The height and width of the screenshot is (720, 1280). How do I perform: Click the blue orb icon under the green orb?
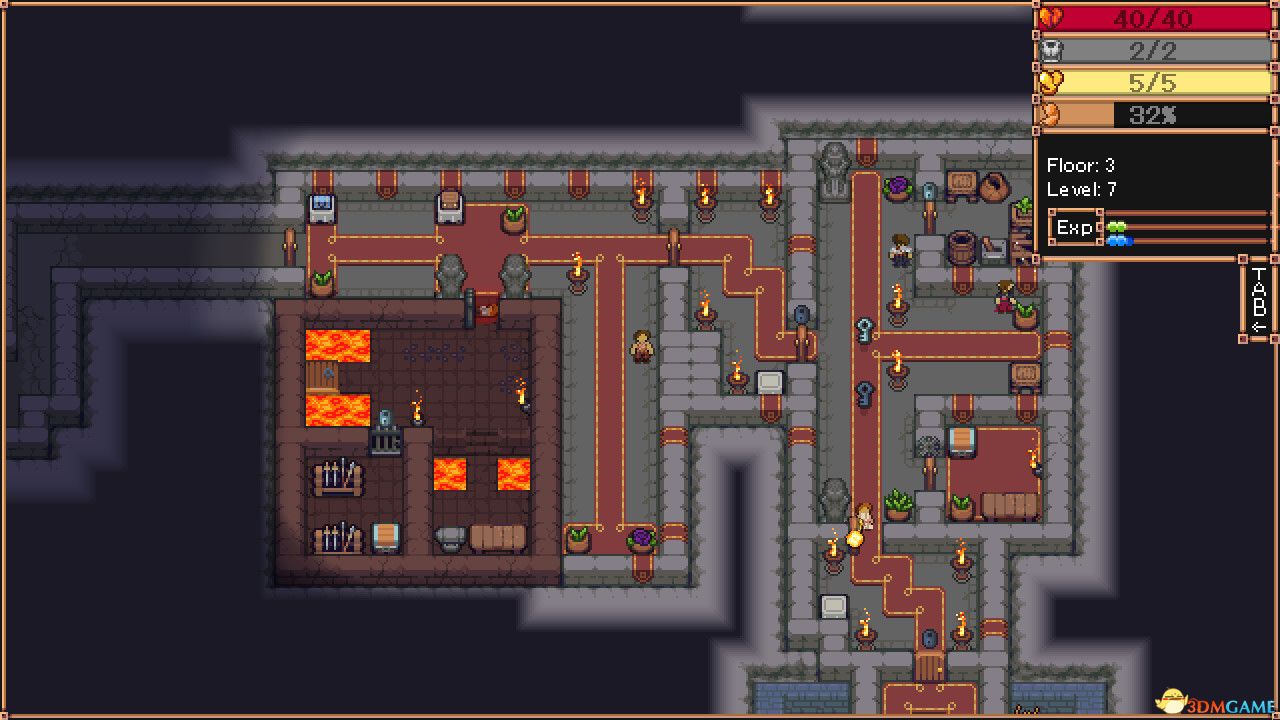coord(1118,239)
